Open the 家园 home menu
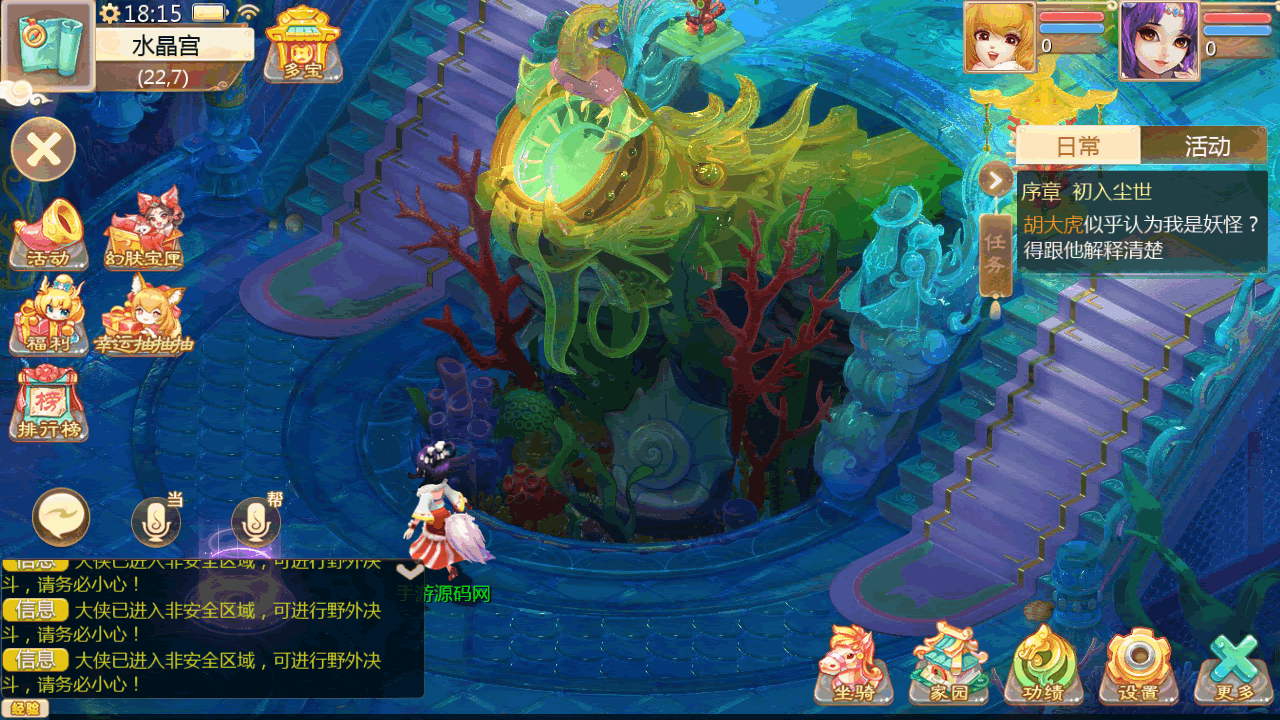 (x=947, y=664)
